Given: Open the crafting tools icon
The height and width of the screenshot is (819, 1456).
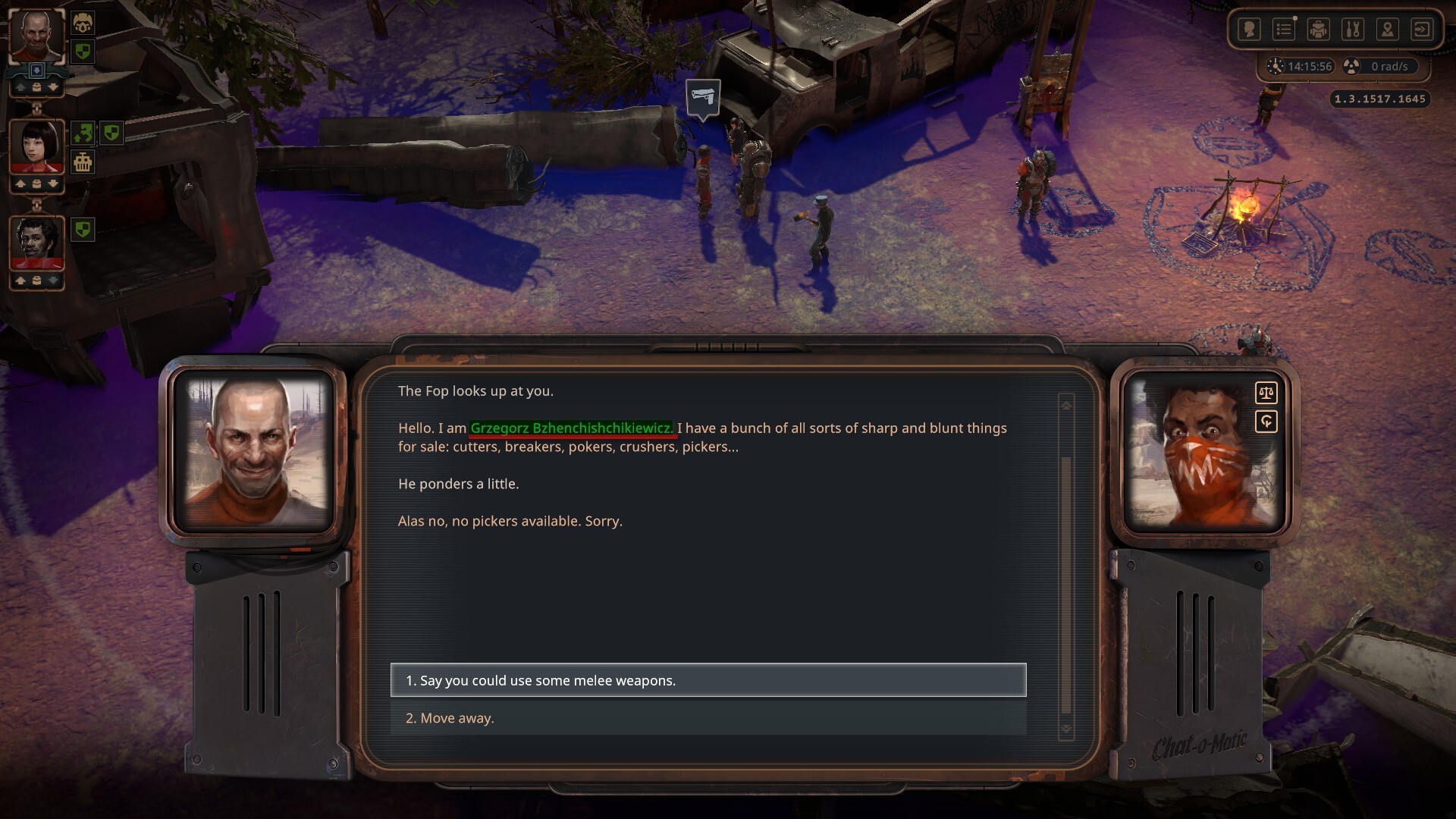Looking at the screenshot, I should [1353, 30].
